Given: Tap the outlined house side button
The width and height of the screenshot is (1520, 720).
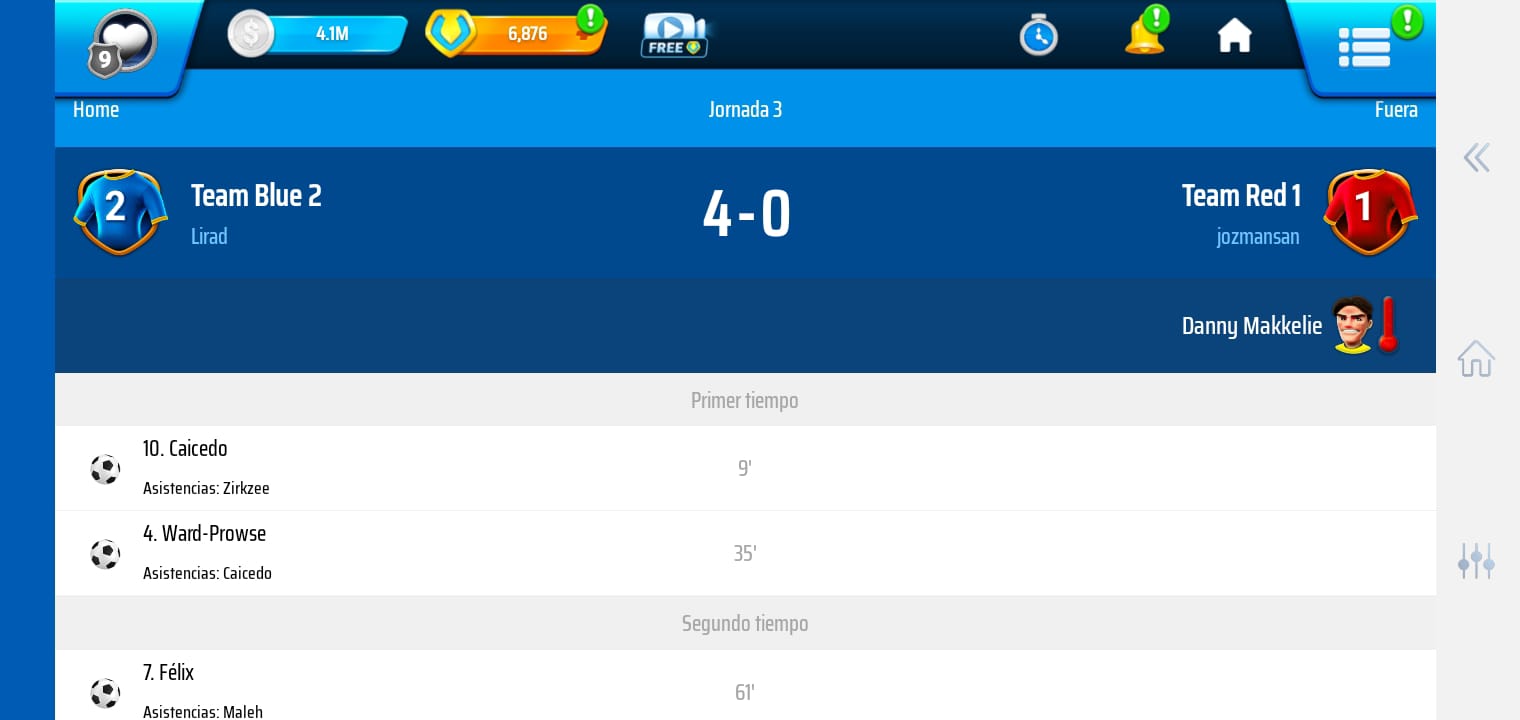Looking at the screenshot, I should click(x=1476, y=358).
